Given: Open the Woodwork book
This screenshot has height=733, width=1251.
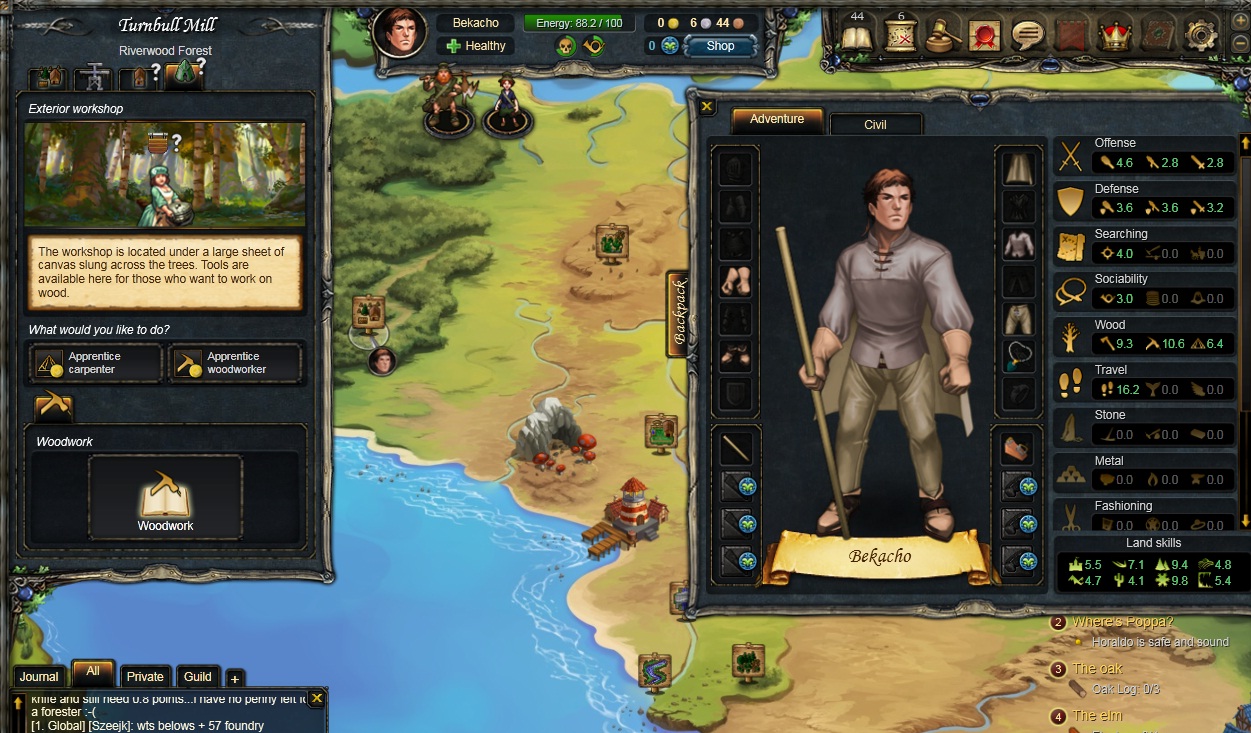Looking at the screenshot, I should point(165,499).
